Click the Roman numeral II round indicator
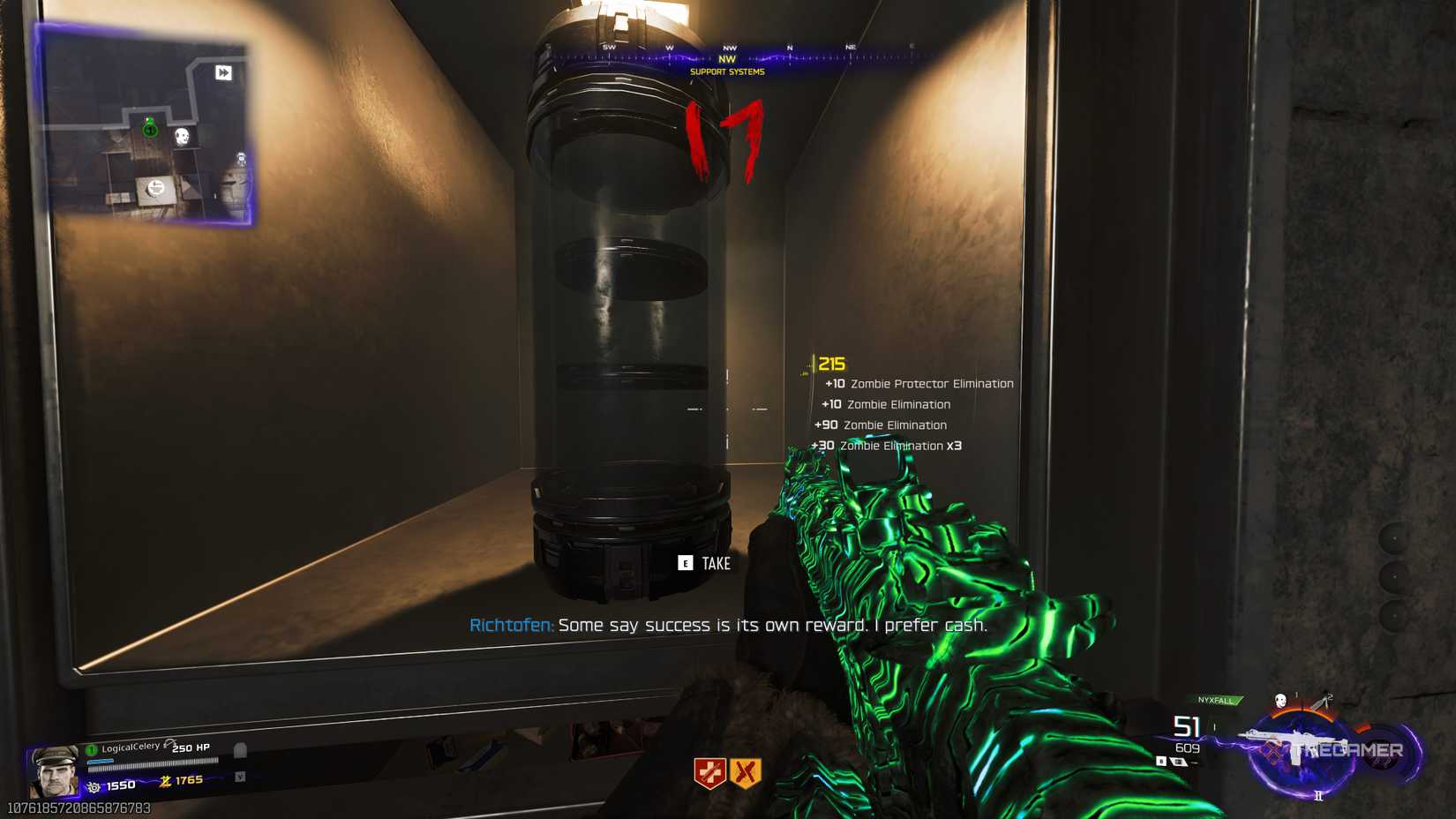This screenshot has height=819, width=1456. click(1318, 797)
